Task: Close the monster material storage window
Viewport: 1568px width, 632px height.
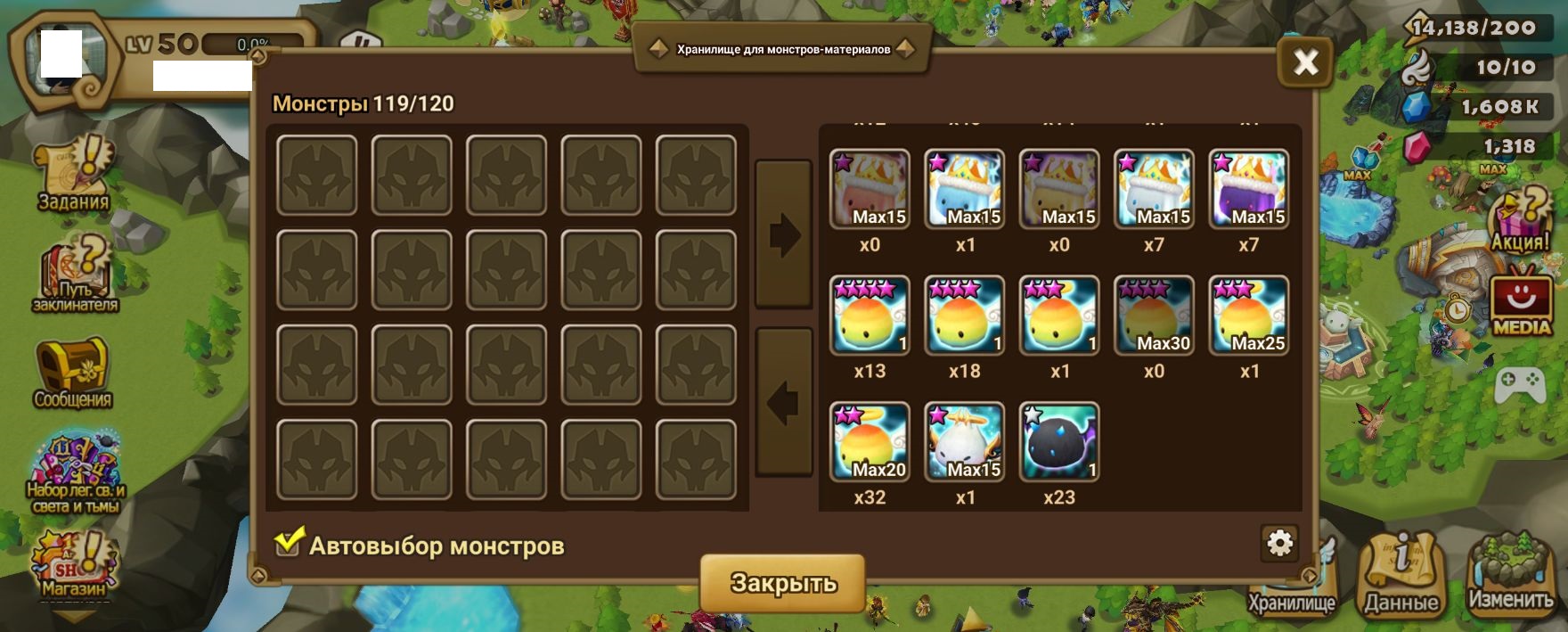Action: (1305, 62)
